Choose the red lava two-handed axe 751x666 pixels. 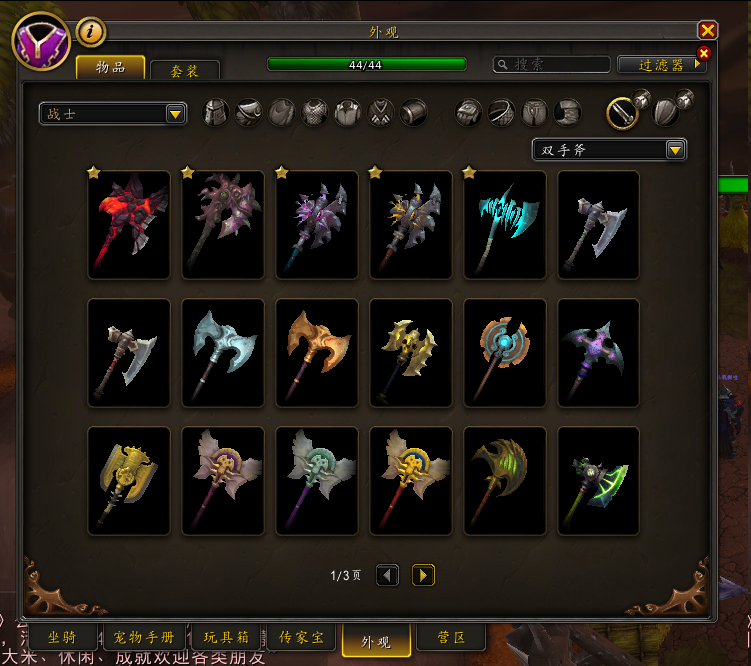coord(129,225)
